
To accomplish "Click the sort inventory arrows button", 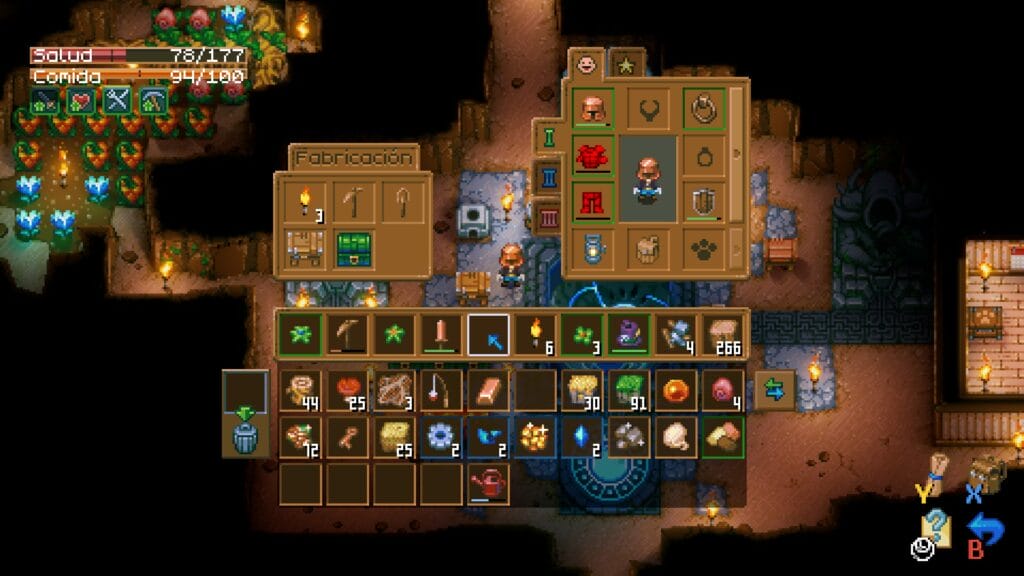I will [775, 391].
